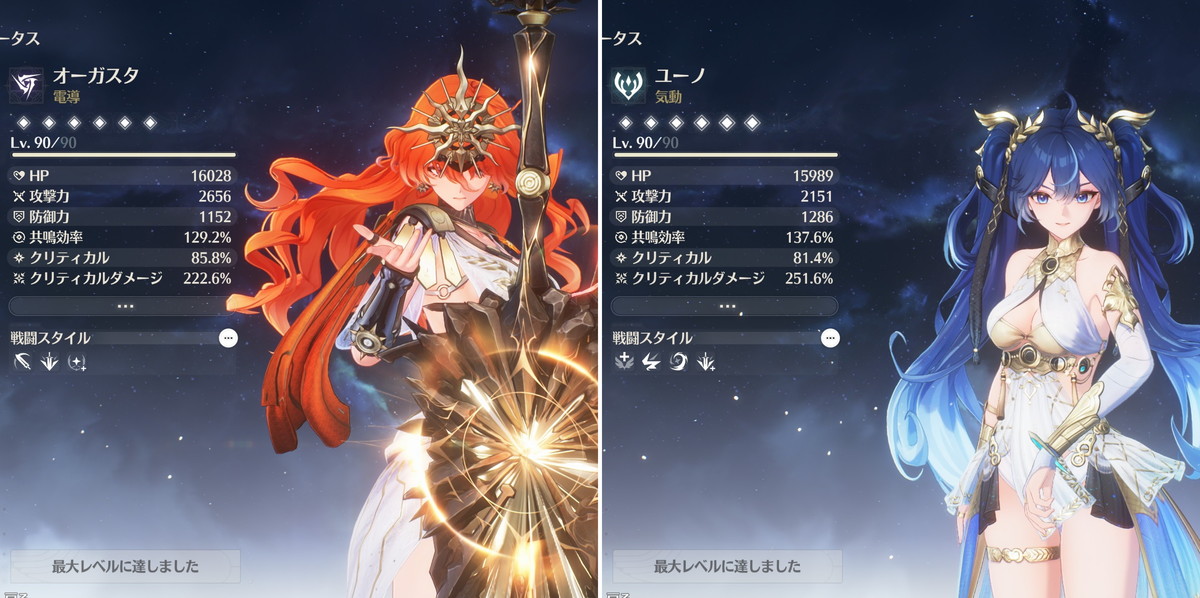Click Augusta's max level reached button
The width and height of the screenshot is (1200, 598).
pyautogui.click(x=125, y=566)
